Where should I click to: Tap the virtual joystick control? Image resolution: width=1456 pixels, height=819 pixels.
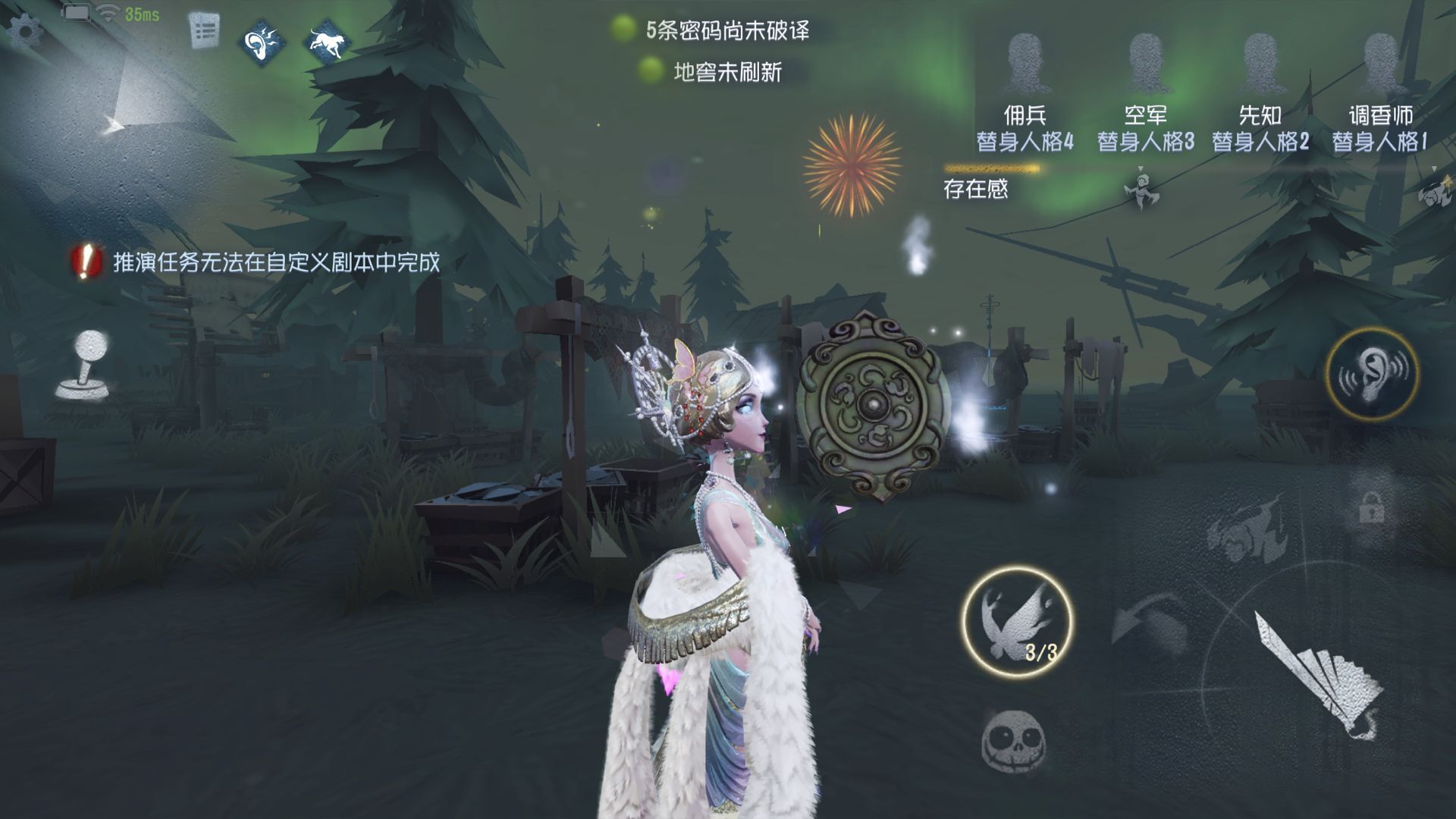tap(83, 364)
